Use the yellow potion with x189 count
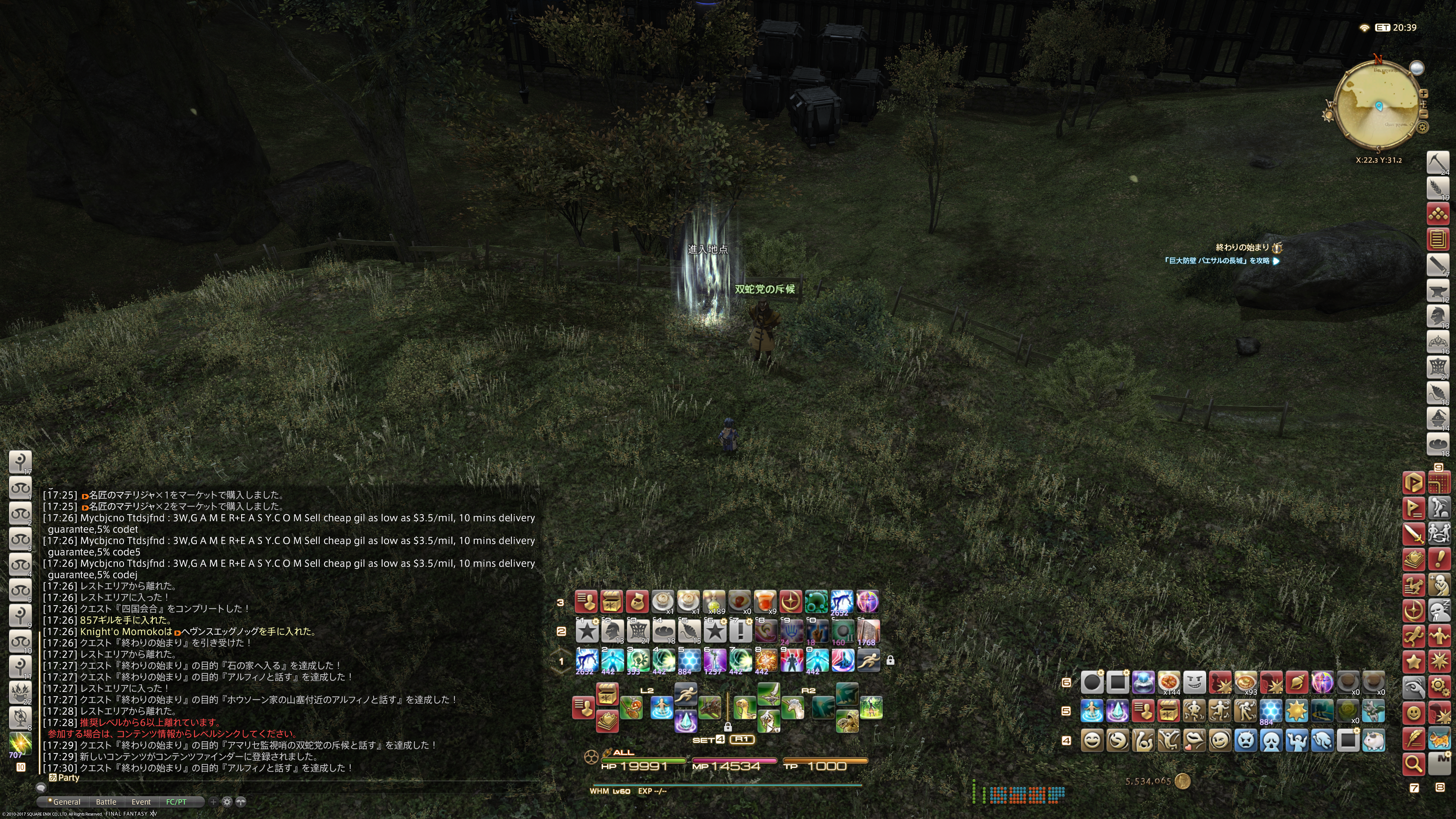Image resolution: width=1456 pixels, height=819 pixels. 714,601
